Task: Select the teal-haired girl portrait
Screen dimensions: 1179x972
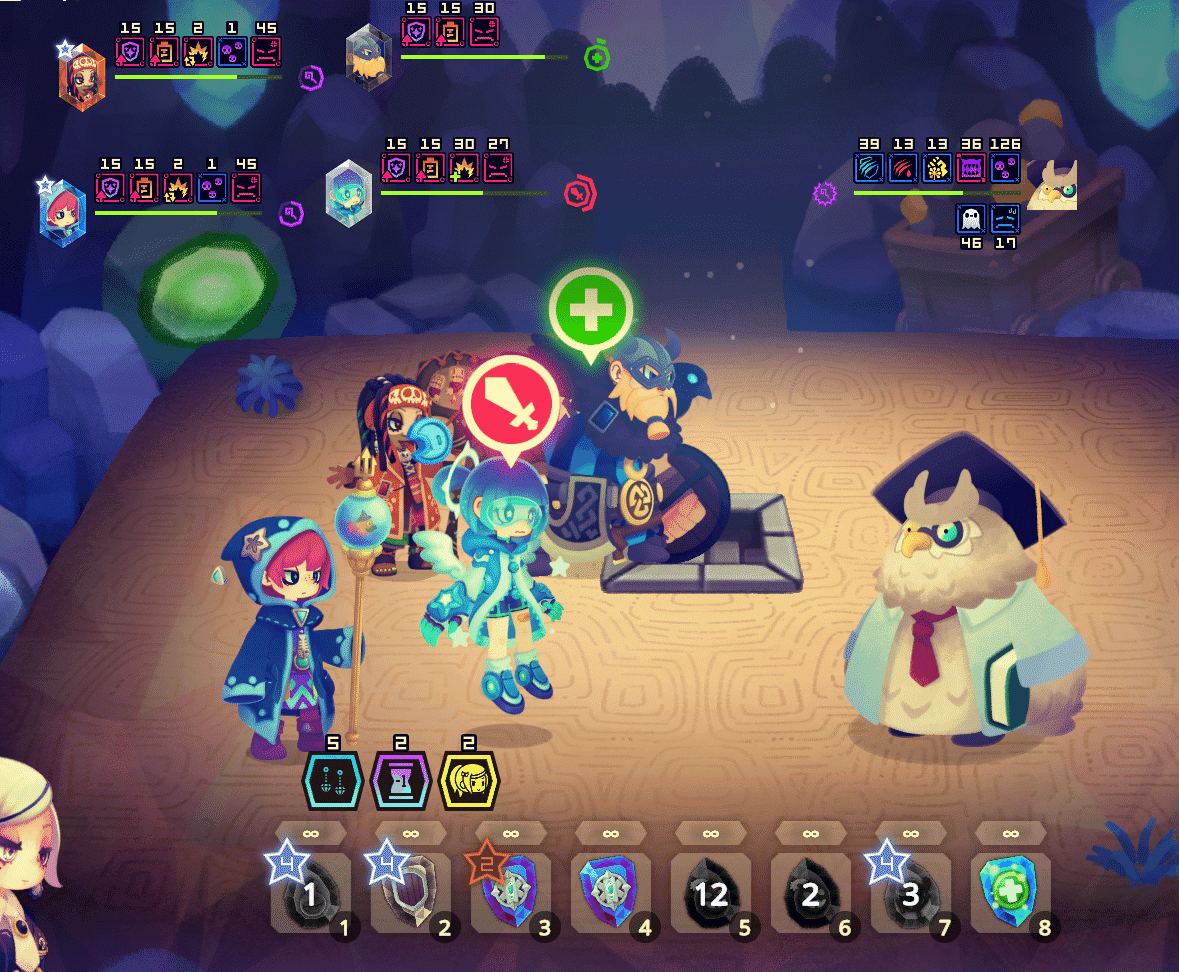Action: pos(349,193)
